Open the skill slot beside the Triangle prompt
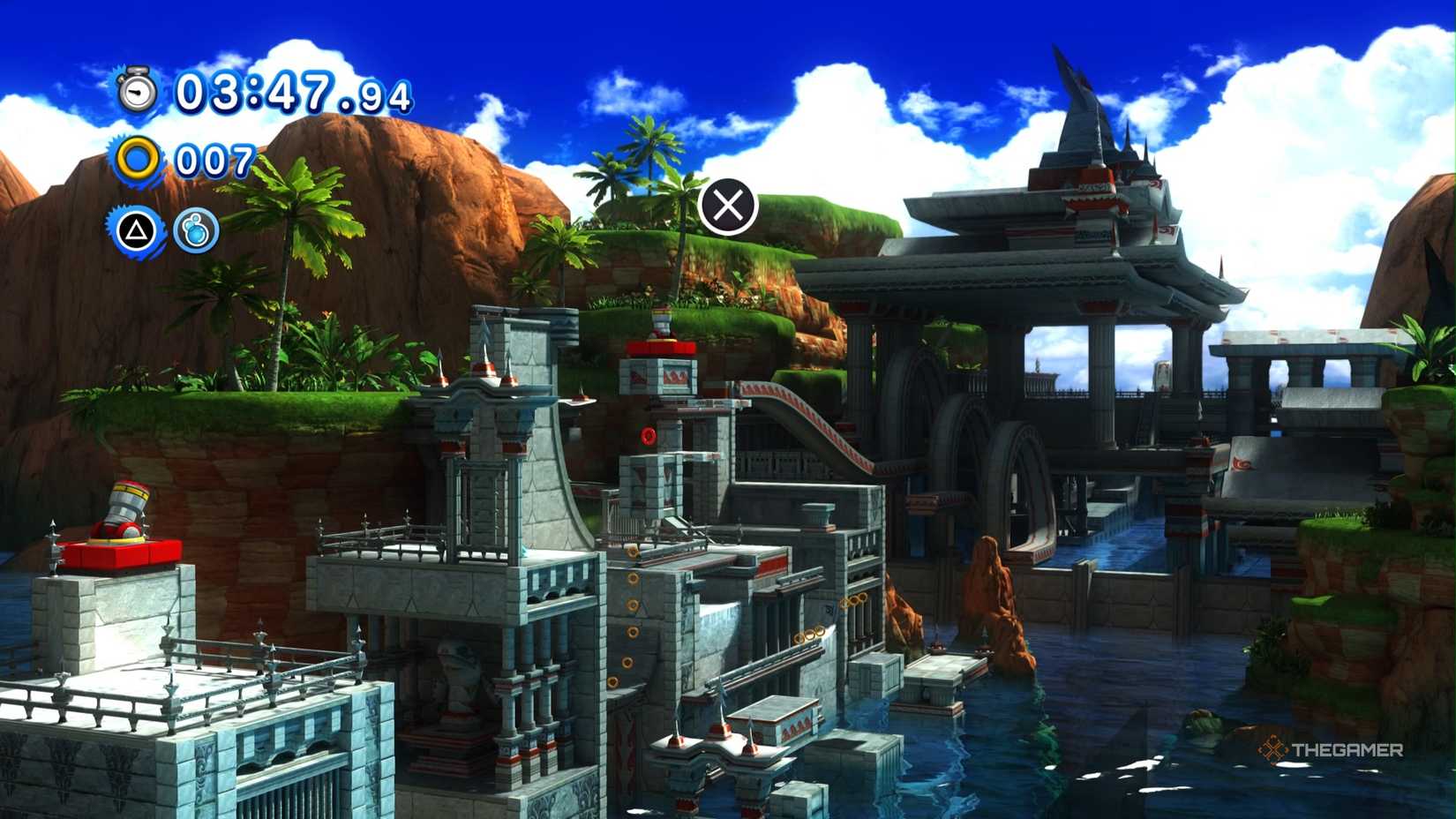Viewport: 1456px width, 819px height. [x=197, y=232]
